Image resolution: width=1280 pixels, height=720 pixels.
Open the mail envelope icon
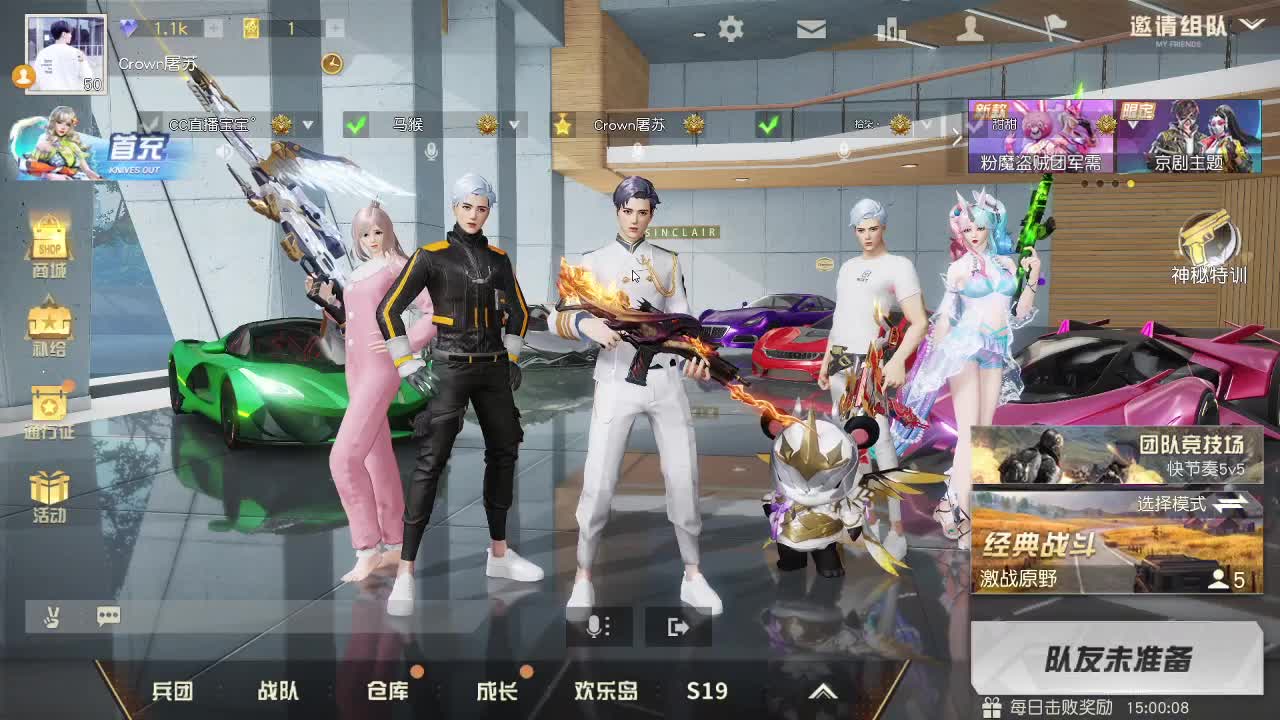[x=811, y=29]
